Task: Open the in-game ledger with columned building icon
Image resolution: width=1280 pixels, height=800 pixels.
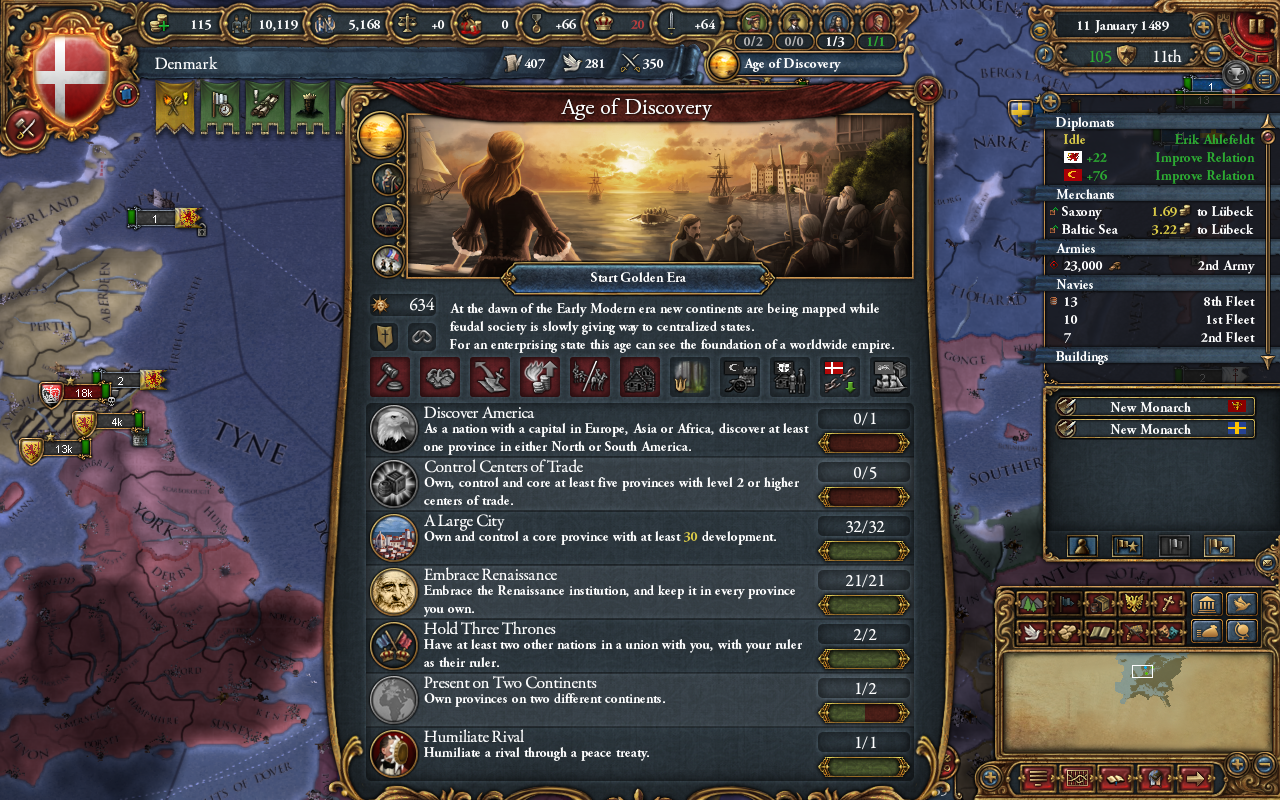Action: [x=1206, y=605]
